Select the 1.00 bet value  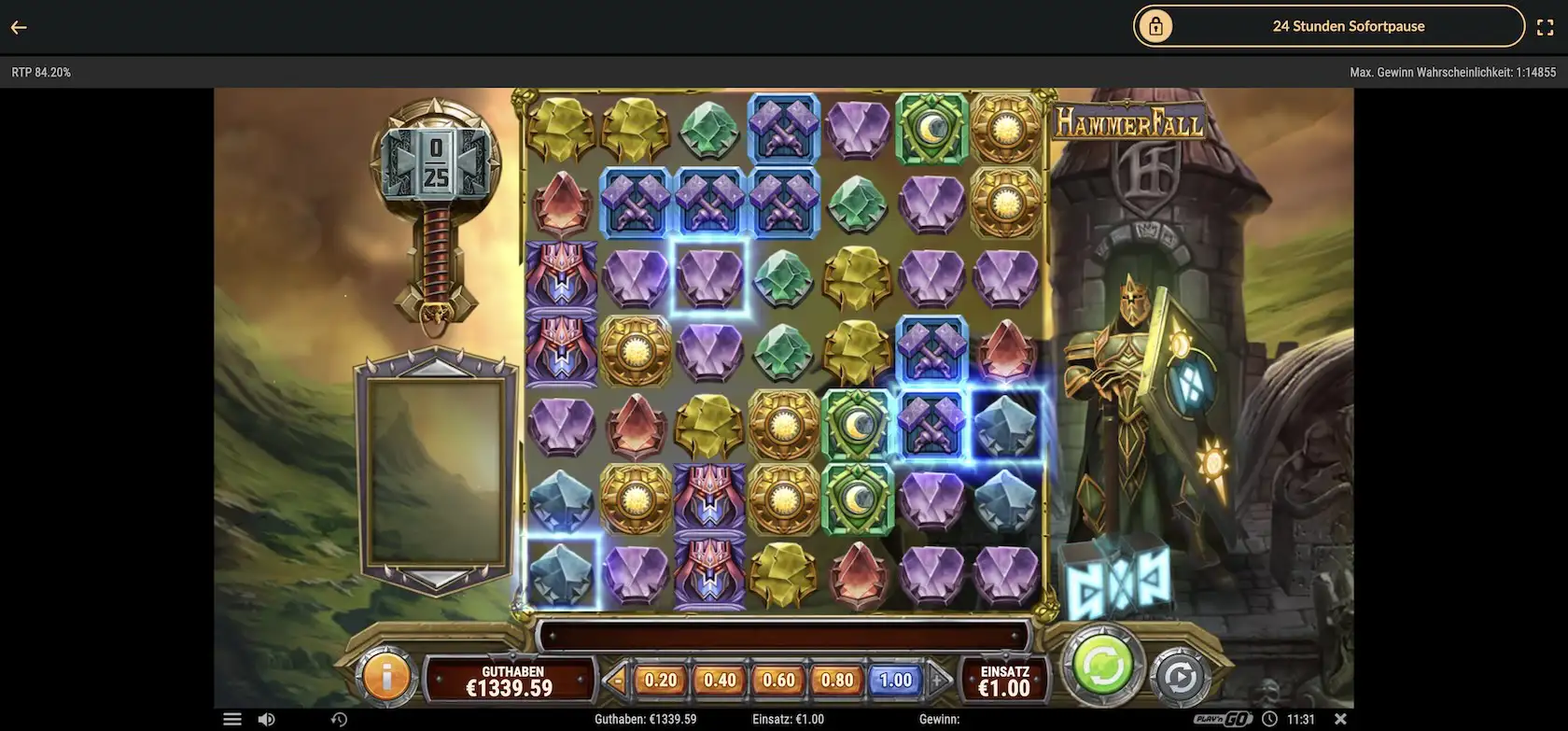(896, 681)
